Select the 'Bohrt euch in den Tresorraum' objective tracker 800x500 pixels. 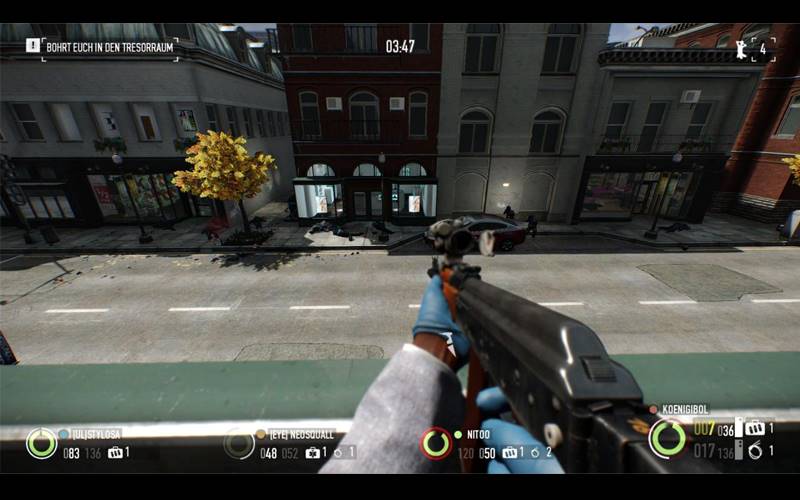coord(111,47)
